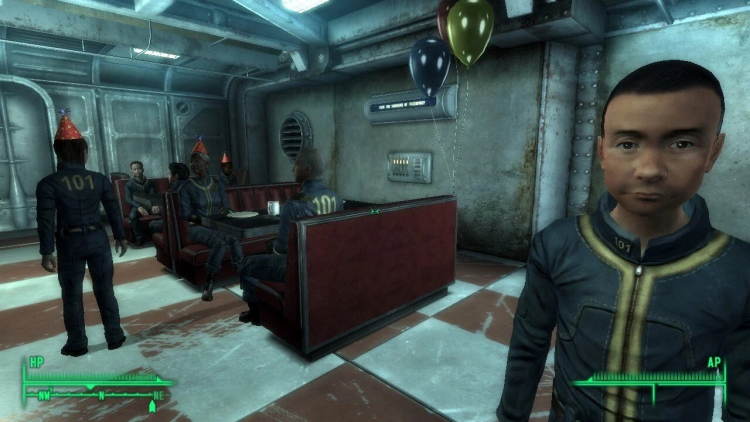This screenshot has width=750, height=422.
Task: Click the compass strip below the HP bar
Action: (98, 398)
